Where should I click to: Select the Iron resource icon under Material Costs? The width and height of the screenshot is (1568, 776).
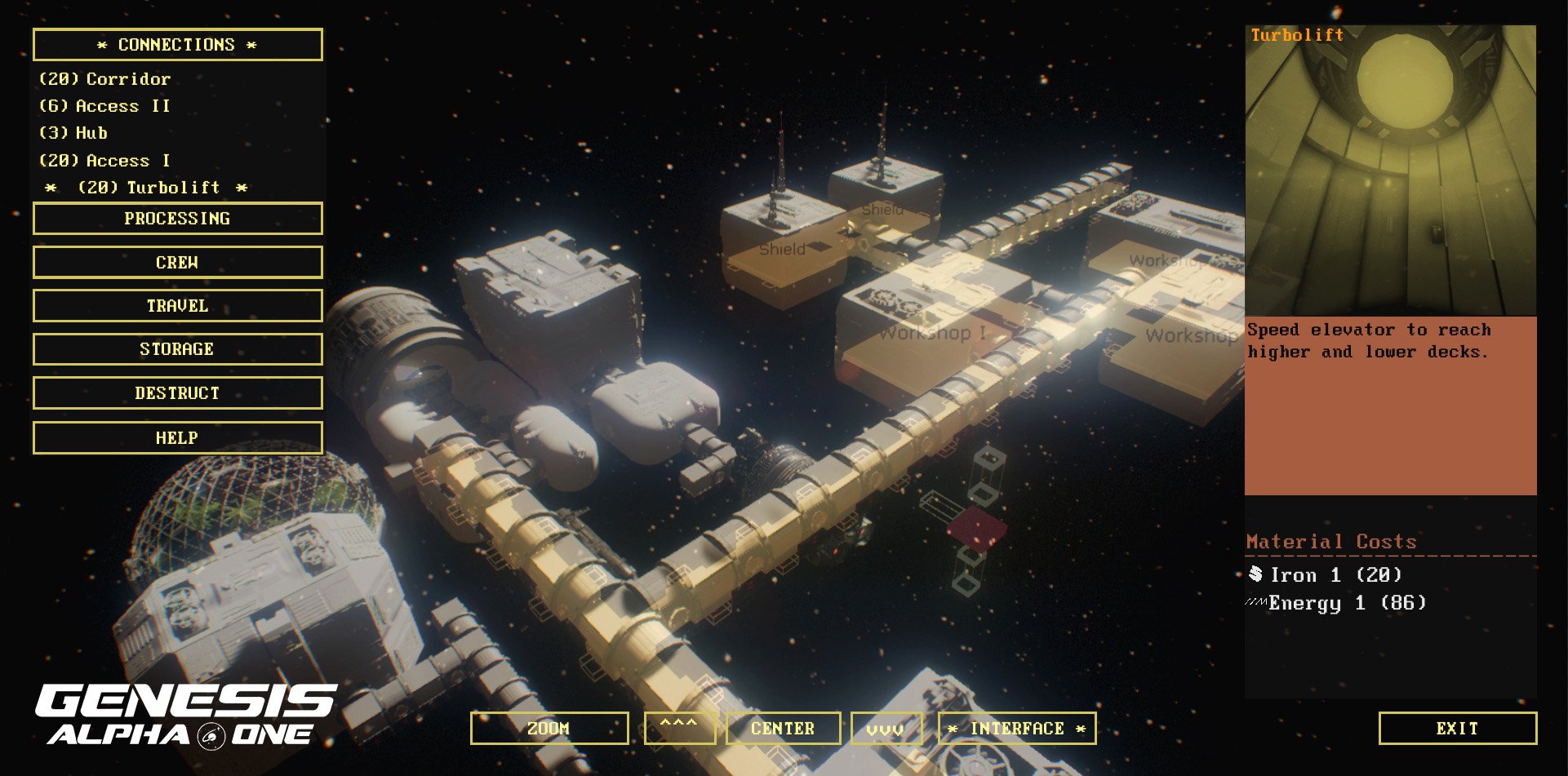coord(1257,574)
